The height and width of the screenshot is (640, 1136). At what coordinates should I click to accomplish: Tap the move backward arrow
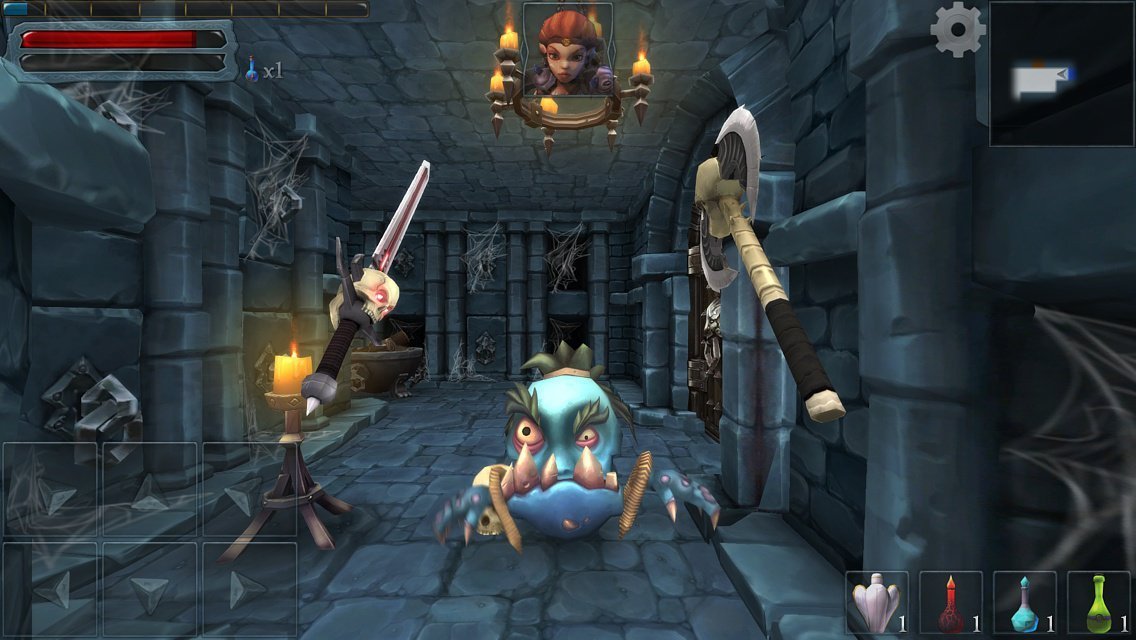150,590
